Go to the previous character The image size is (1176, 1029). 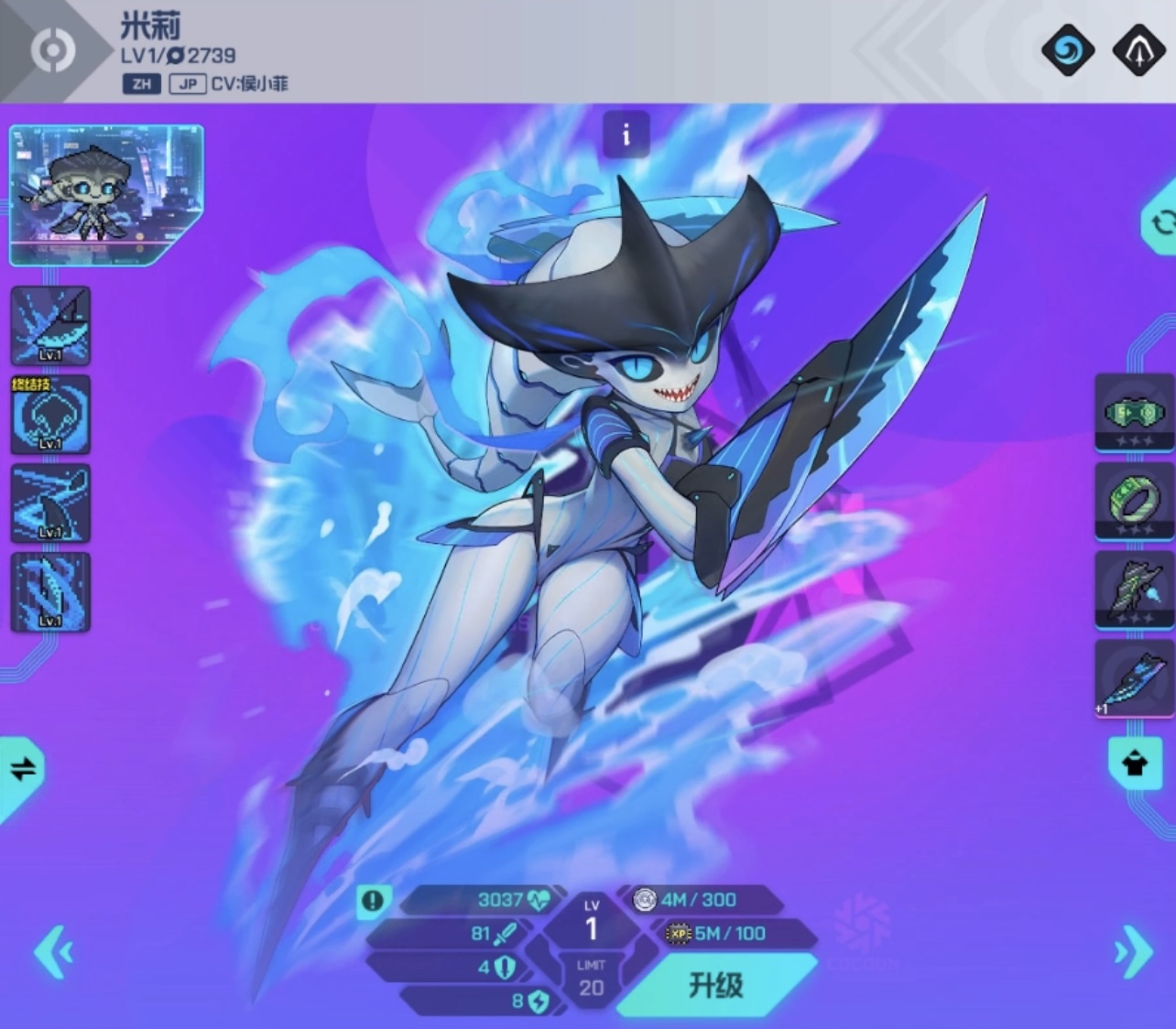pos(53,952)
